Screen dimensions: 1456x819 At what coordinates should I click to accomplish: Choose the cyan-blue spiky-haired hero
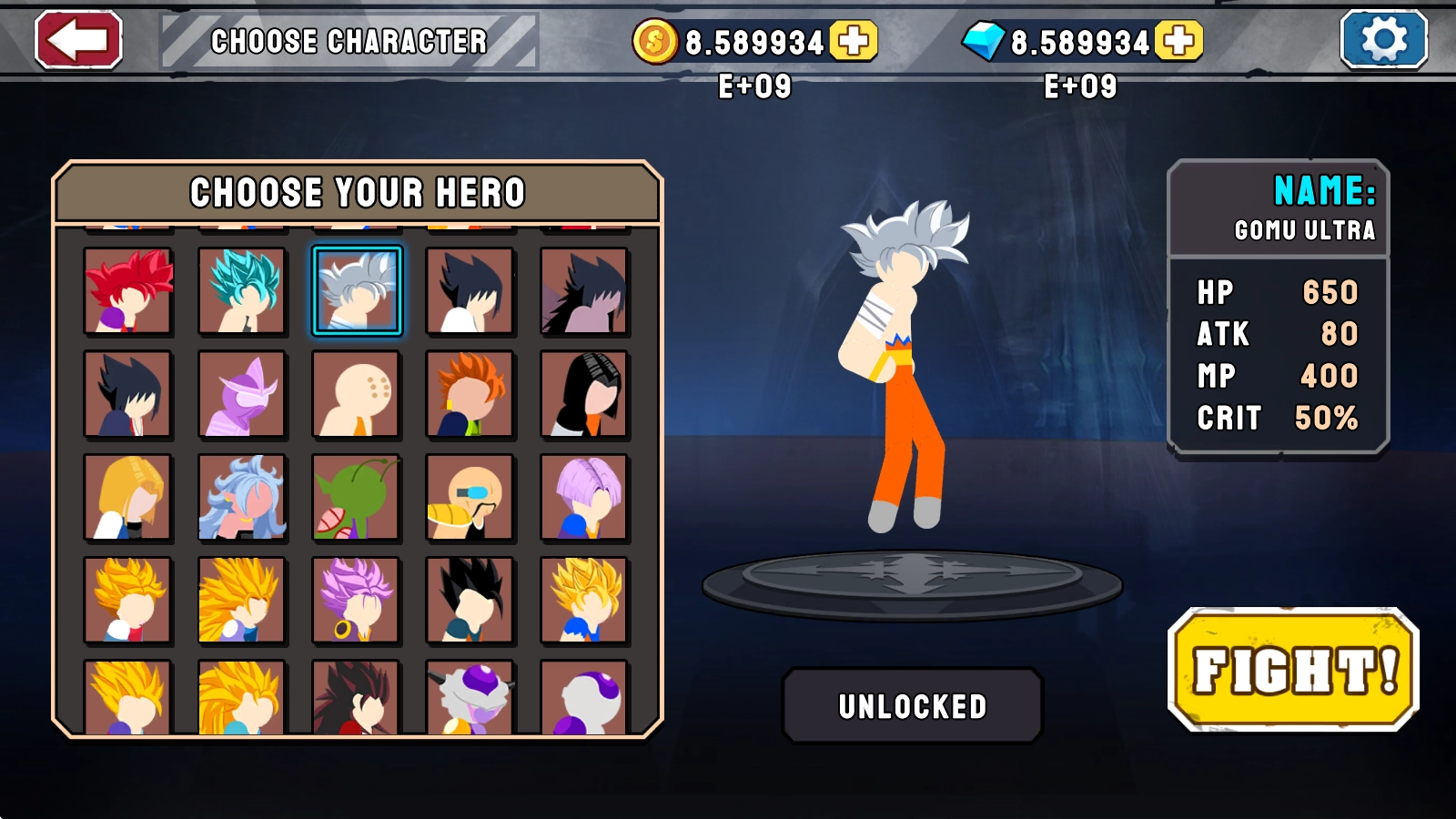(242, 291)
